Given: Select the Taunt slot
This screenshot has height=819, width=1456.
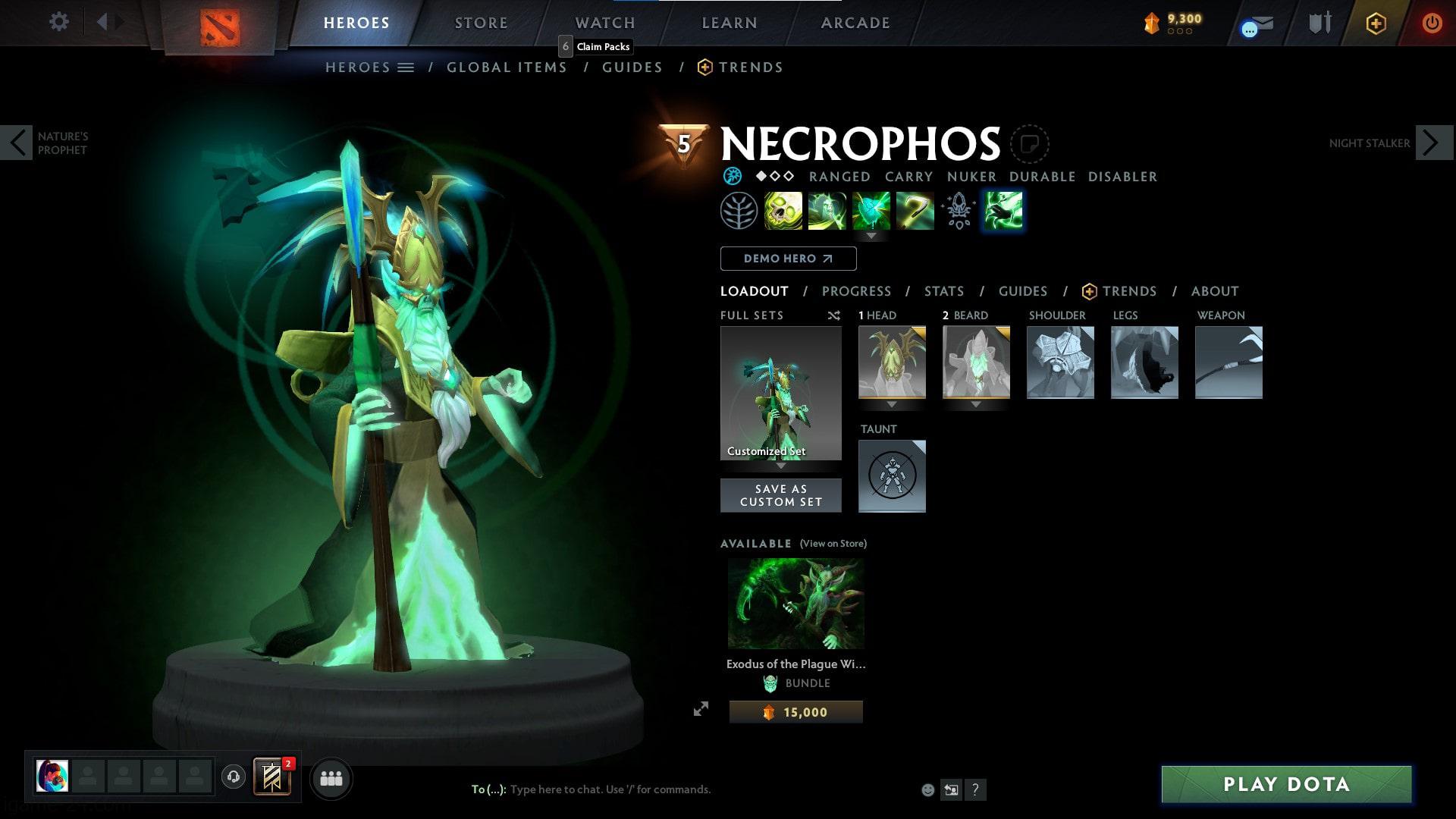Looking at the screenshot, I should point(892,476).
